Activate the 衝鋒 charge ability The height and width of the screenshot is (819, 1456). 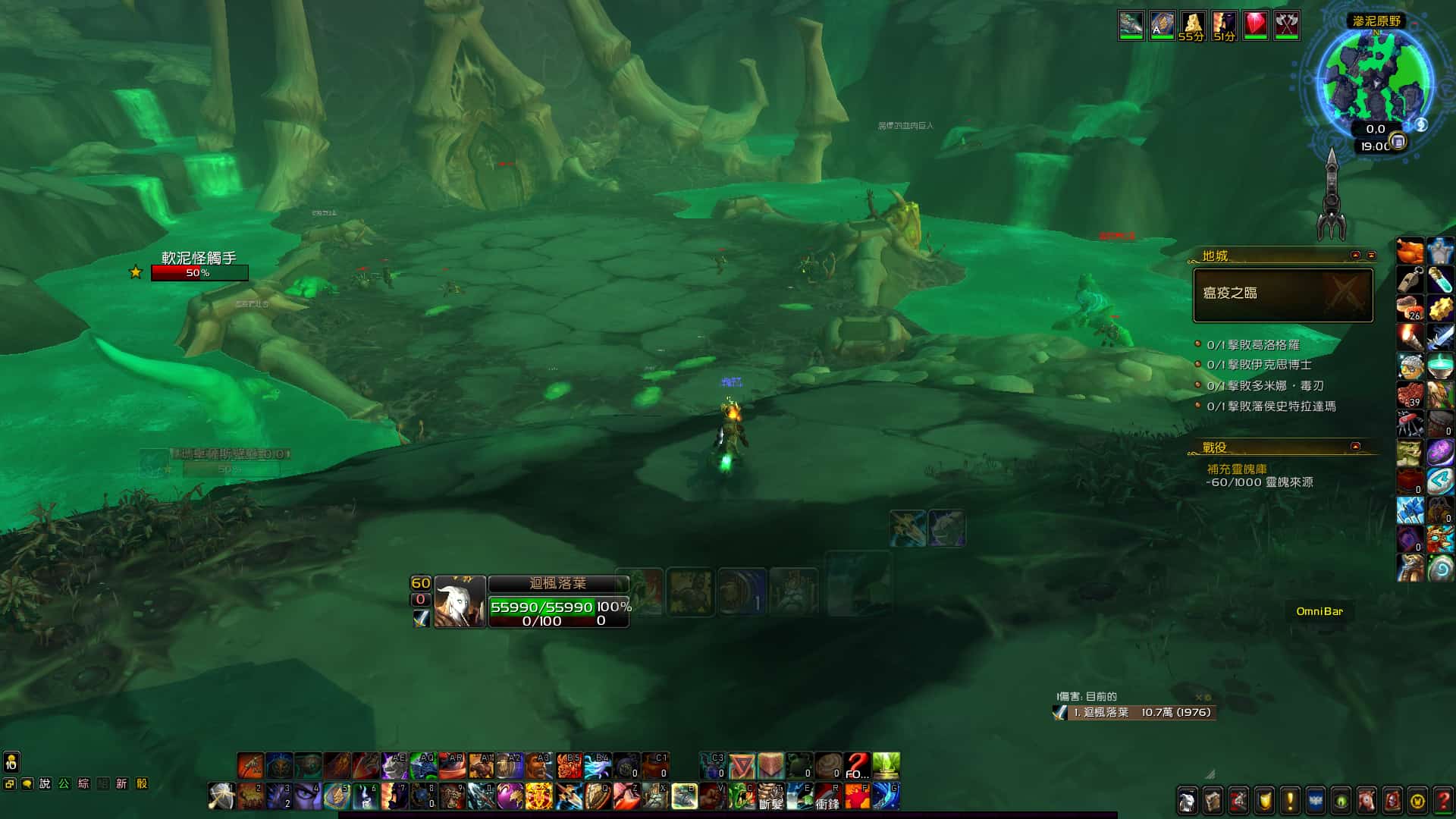coord(827,796)
